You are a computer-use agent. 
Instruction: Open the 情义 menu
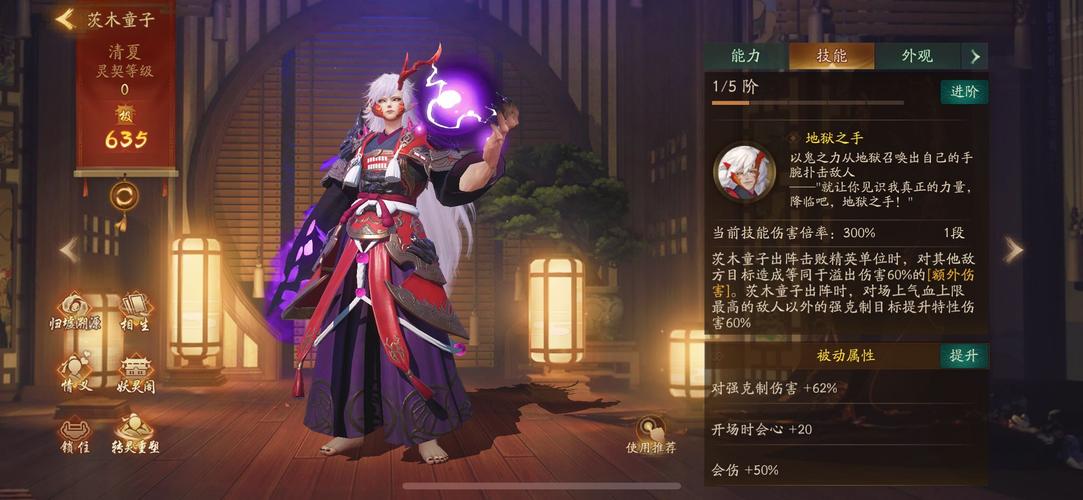[x=76, y=372]
